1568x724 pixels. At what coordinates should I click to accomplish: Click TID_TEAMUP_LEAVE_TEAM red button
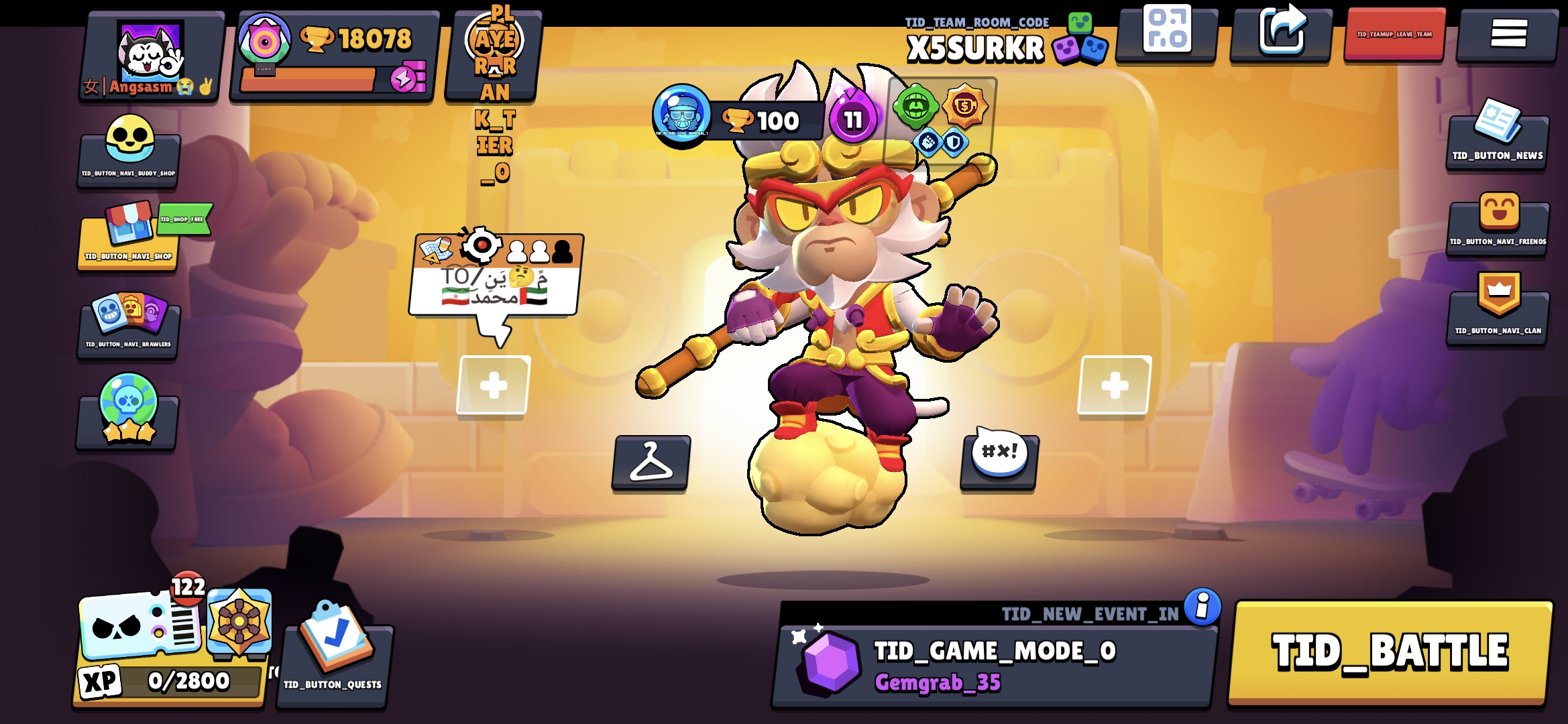1394,34
